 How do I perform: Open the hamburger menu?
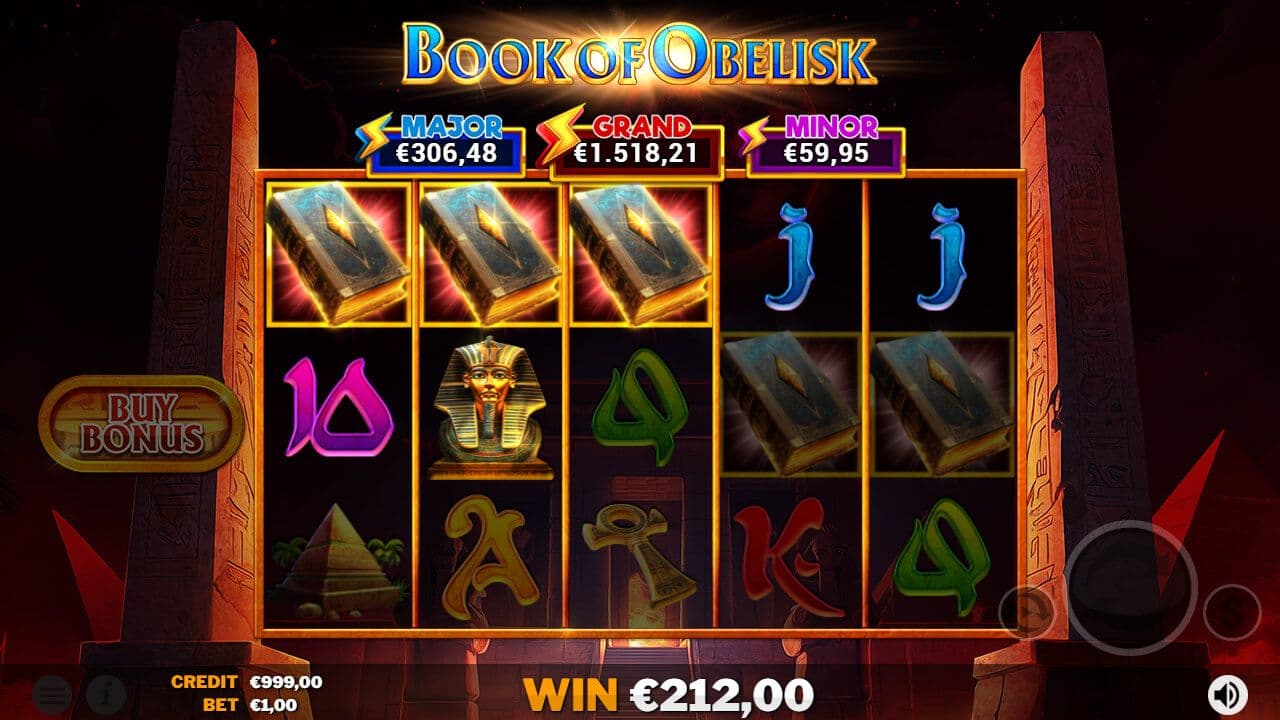52,693
